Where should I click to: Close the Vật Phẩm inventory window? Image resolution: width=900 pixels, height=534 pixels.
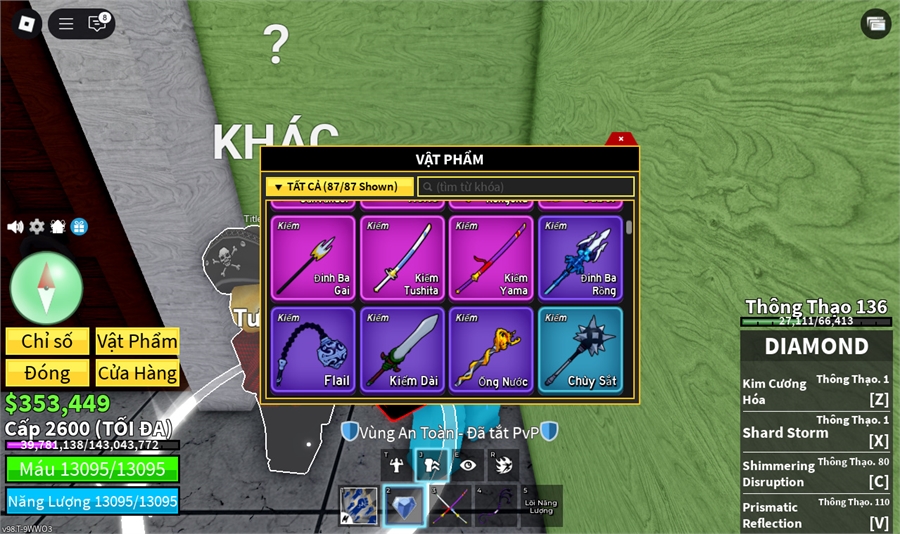[621, 139]
